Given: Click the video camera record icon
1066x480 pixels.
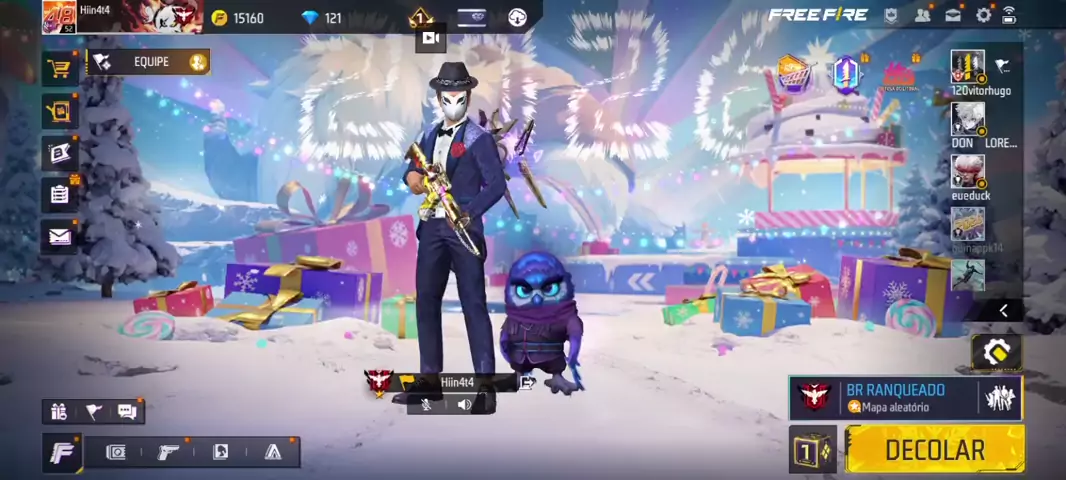Looking at the screenshot, I should pyautogui.click(x=430, y=38).
